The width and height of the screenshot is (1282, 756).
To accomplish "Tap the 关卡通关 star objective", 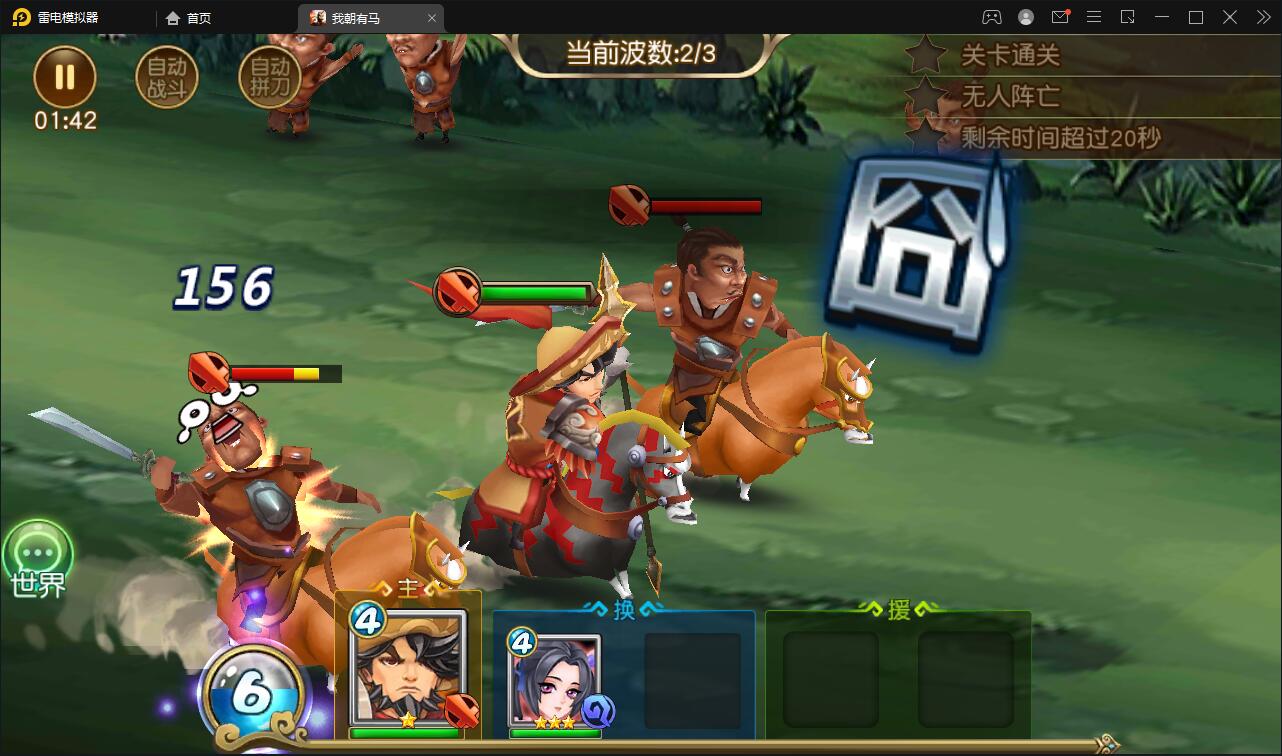I will pos(1008,55).
